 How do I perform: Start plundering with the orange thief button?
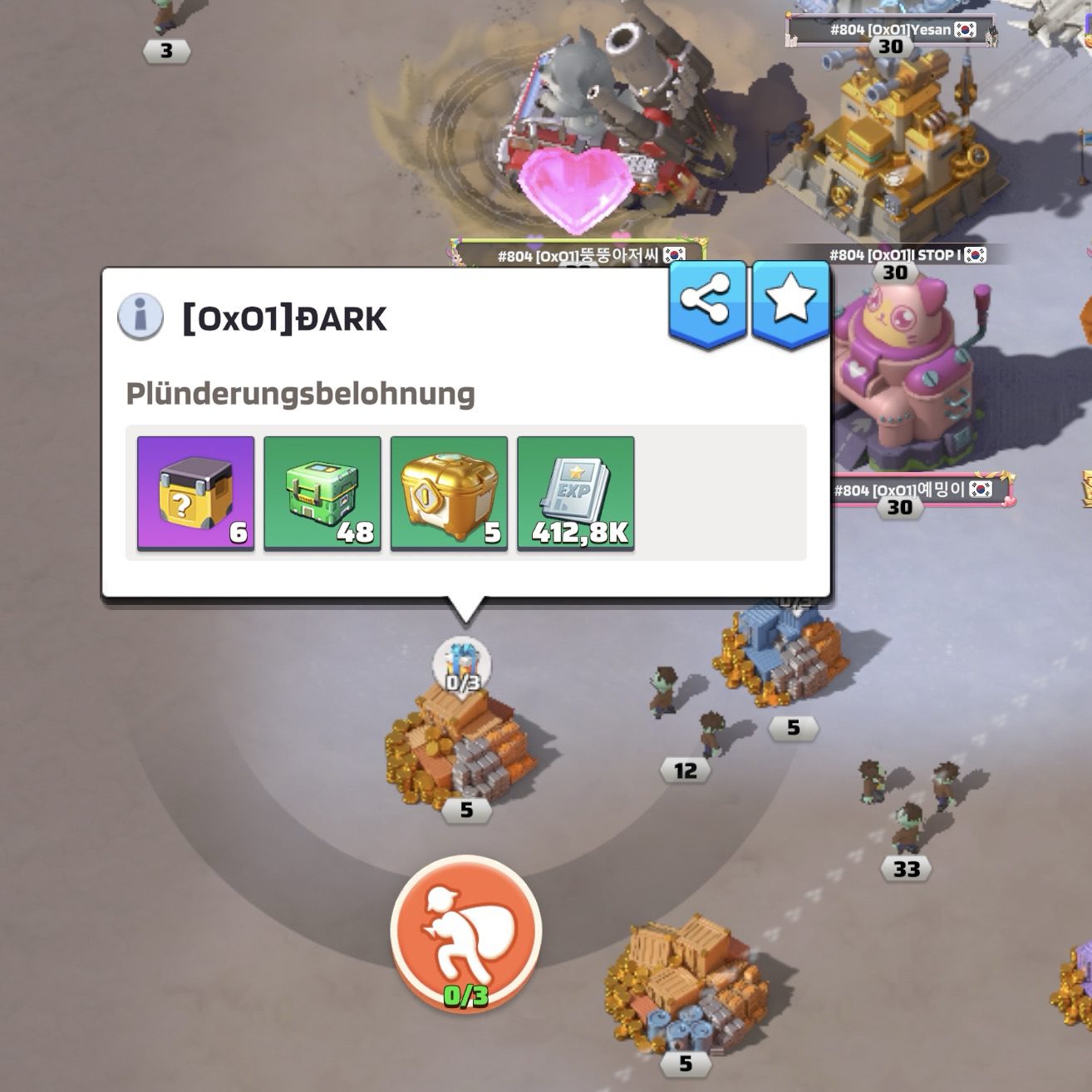pos(465,930)
